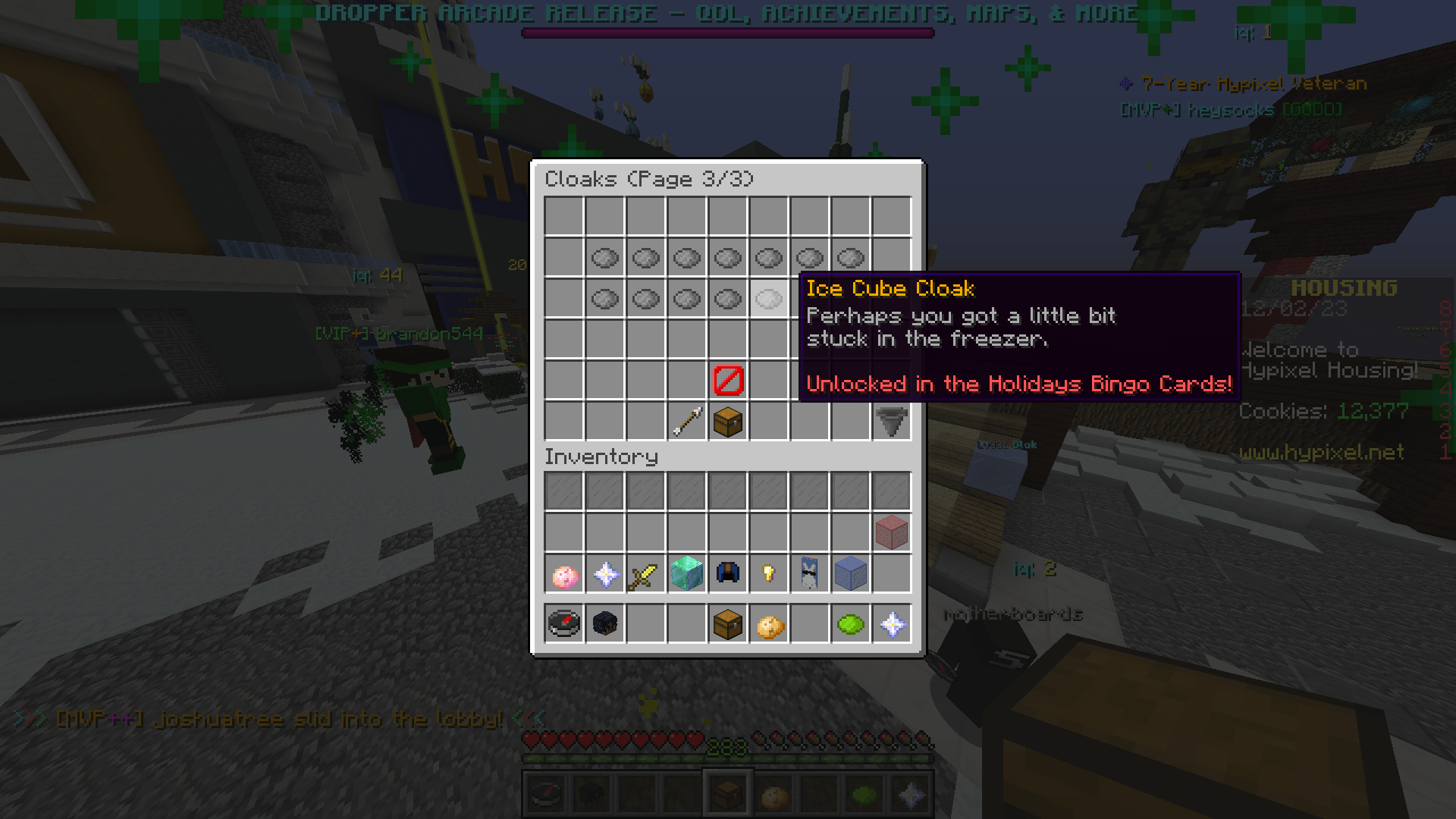This screenshot has height=819, width=1456.
Task: Open the Inventory section label
Action: point(601,456)
